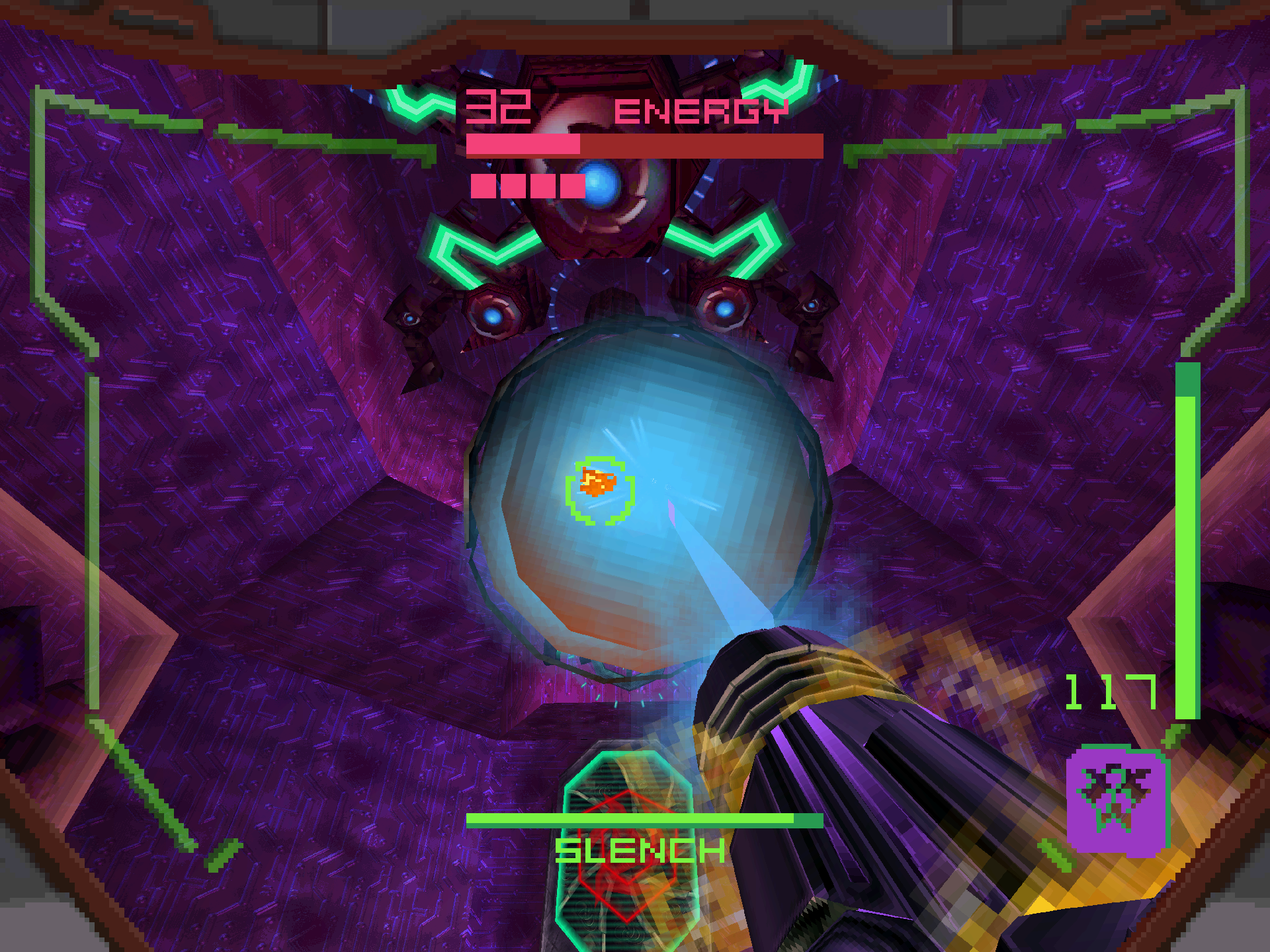Activate the scan visor octagon icon

626,853
